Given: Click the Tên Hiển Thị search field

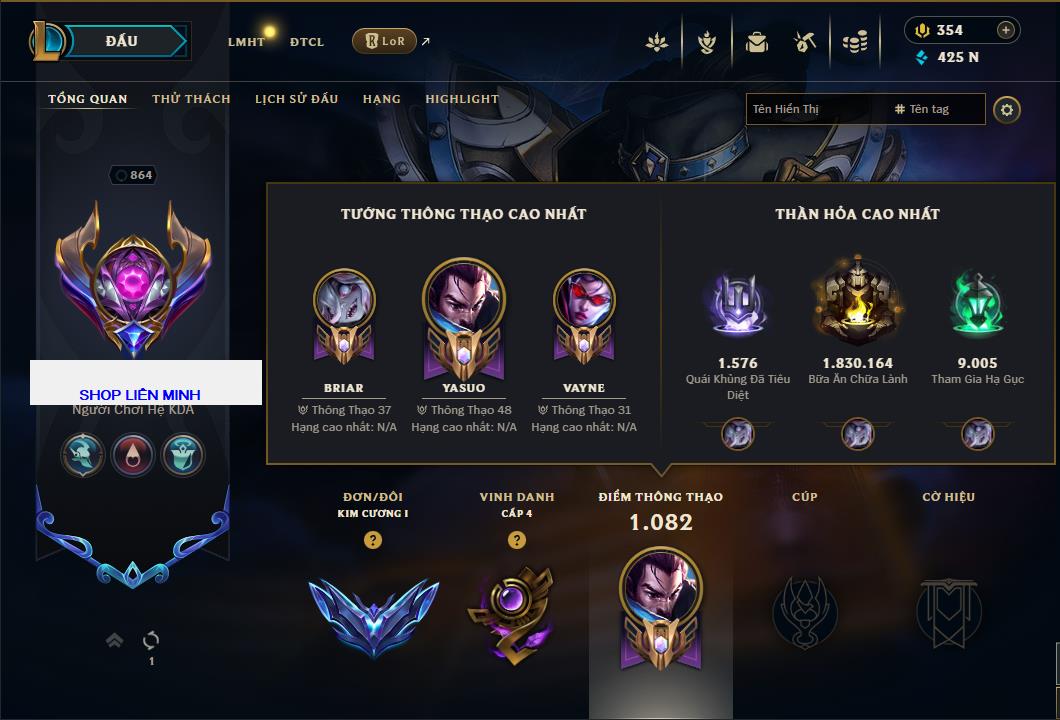Looking at the screenshot, I should [x=815, y=109].
